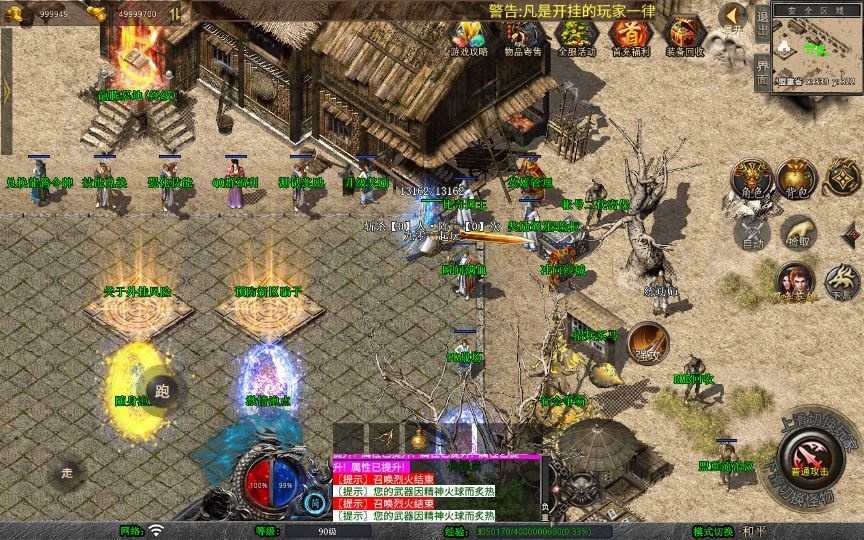Open the minimap of the safe zone

click(818, 48)
